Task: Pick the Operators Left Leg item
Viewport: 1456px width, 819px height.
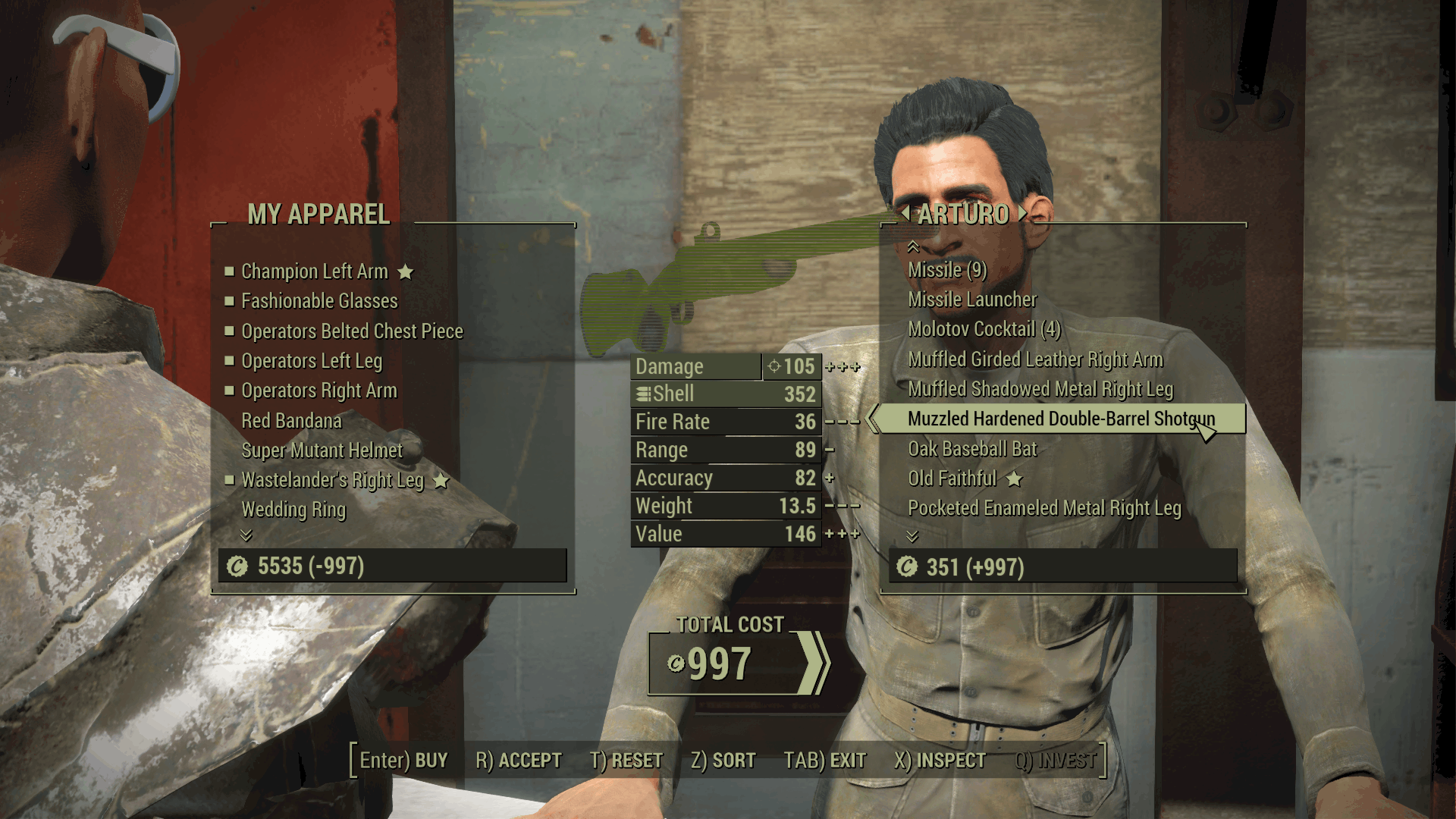Action: click(312, 361)
